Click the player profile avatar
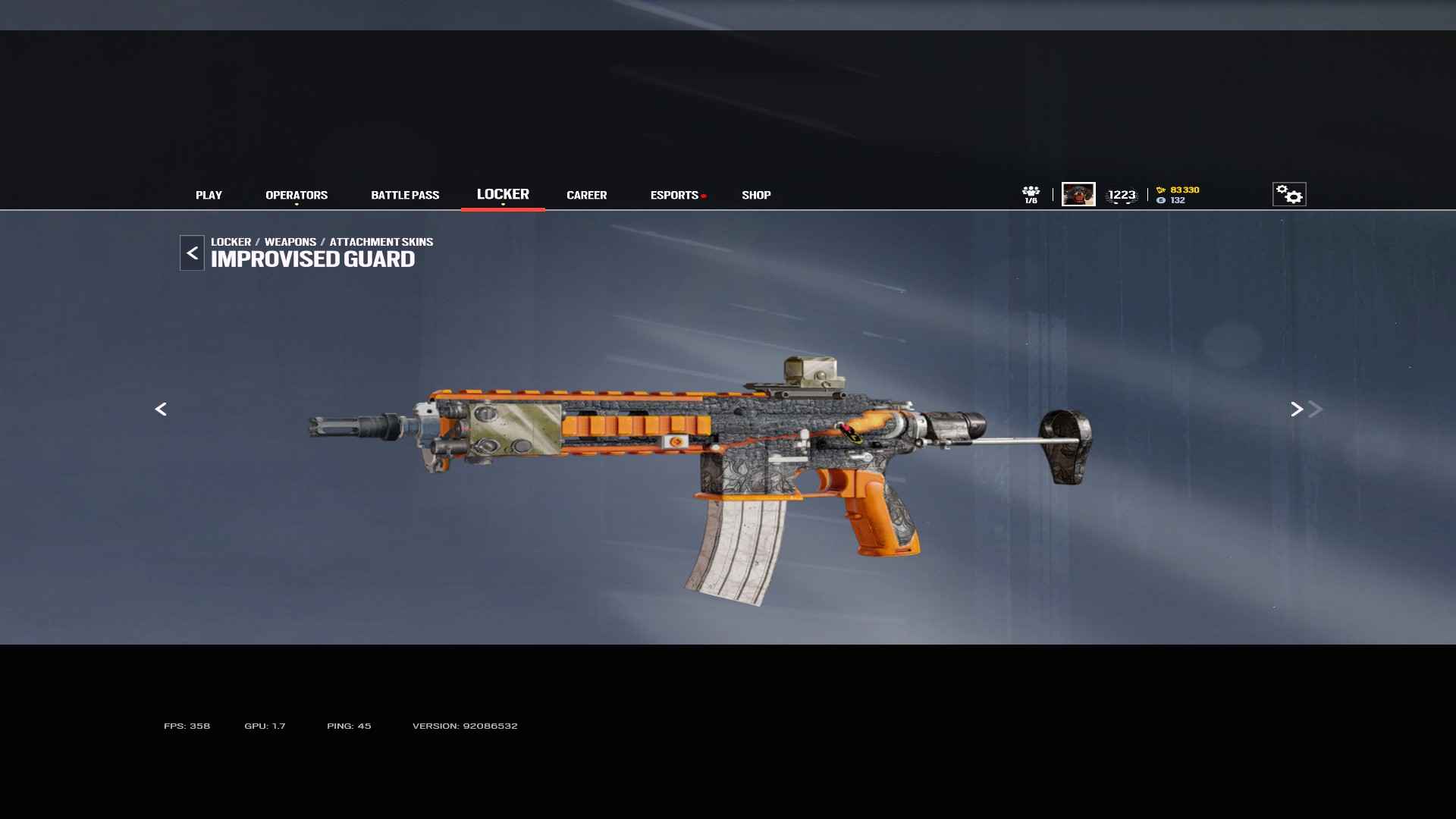The height and width of the screenshot is (819, 1456). pyautogui.click(x=1078, y=194)
